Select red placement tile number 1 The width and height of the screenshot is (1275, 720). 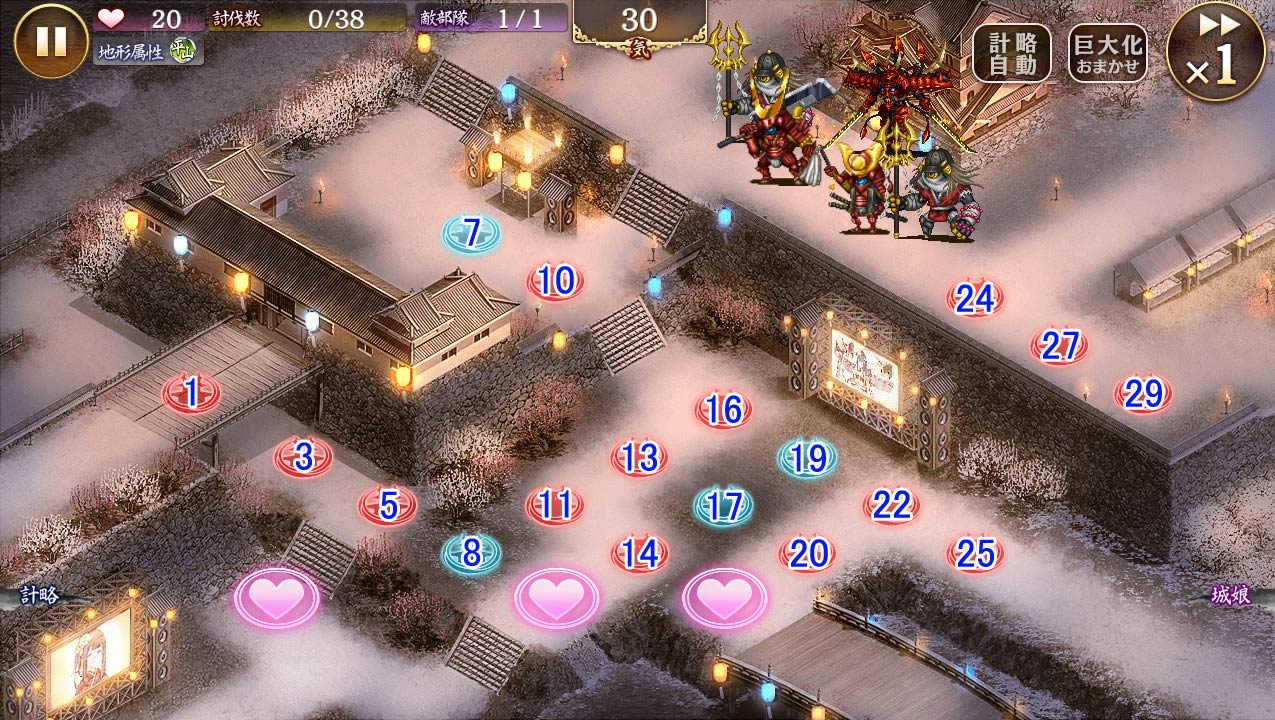pos(191,394)
